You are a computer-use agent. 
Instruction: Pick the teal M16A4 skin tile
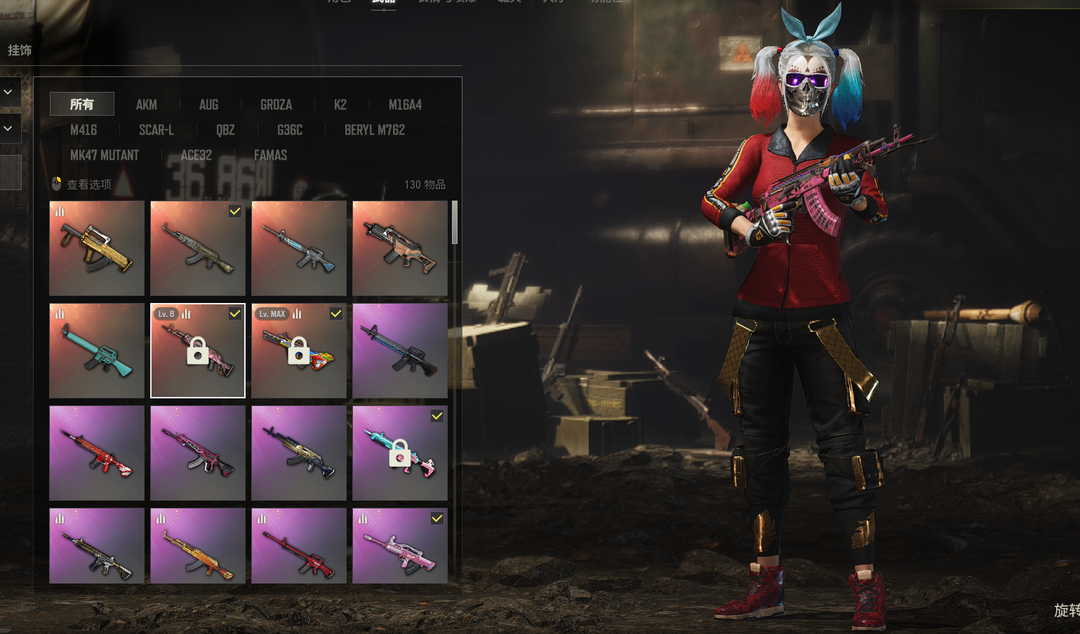coord(97,351)
